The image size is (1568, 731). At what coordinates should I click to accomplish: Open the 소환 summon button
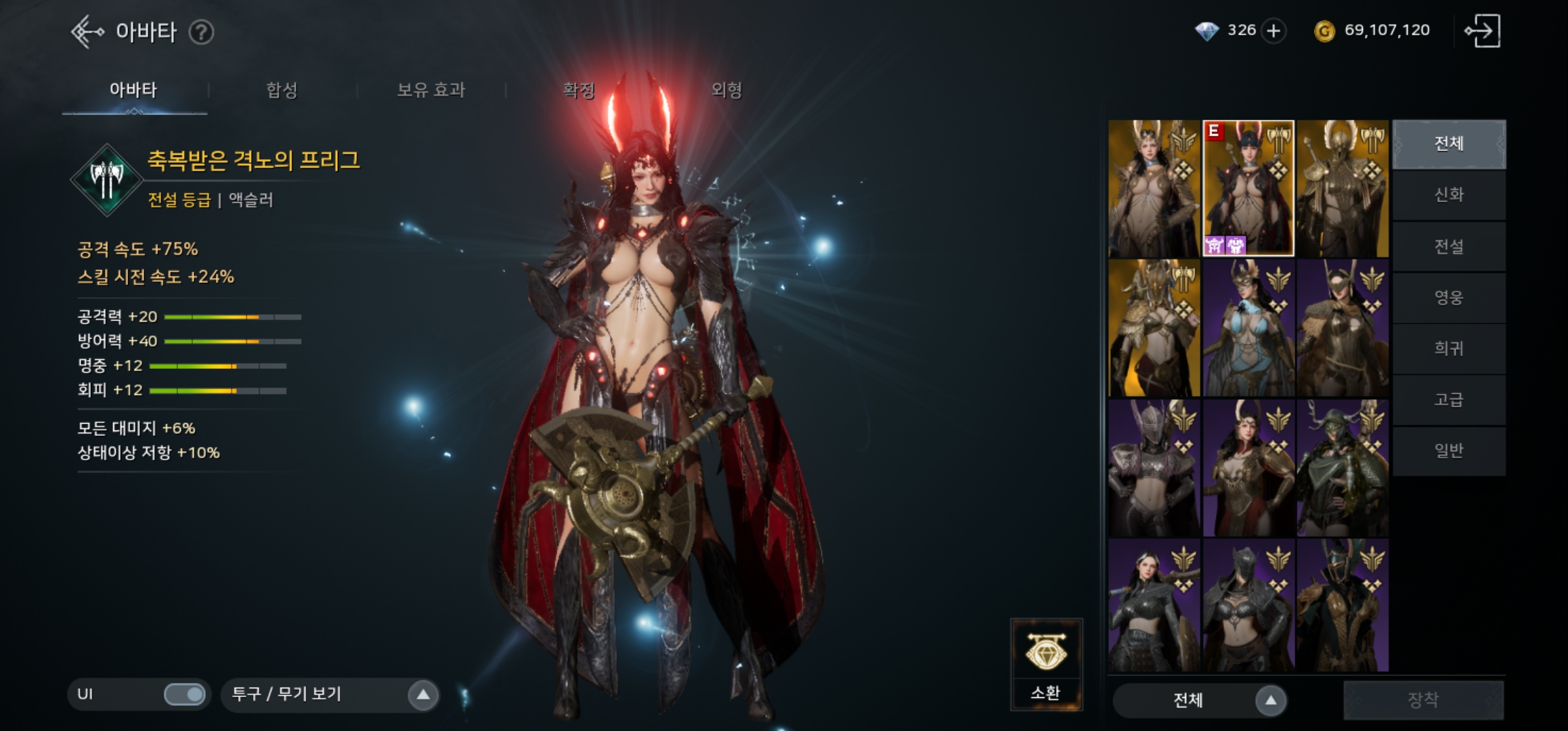pyautogui.click(x=1046, y=664)
